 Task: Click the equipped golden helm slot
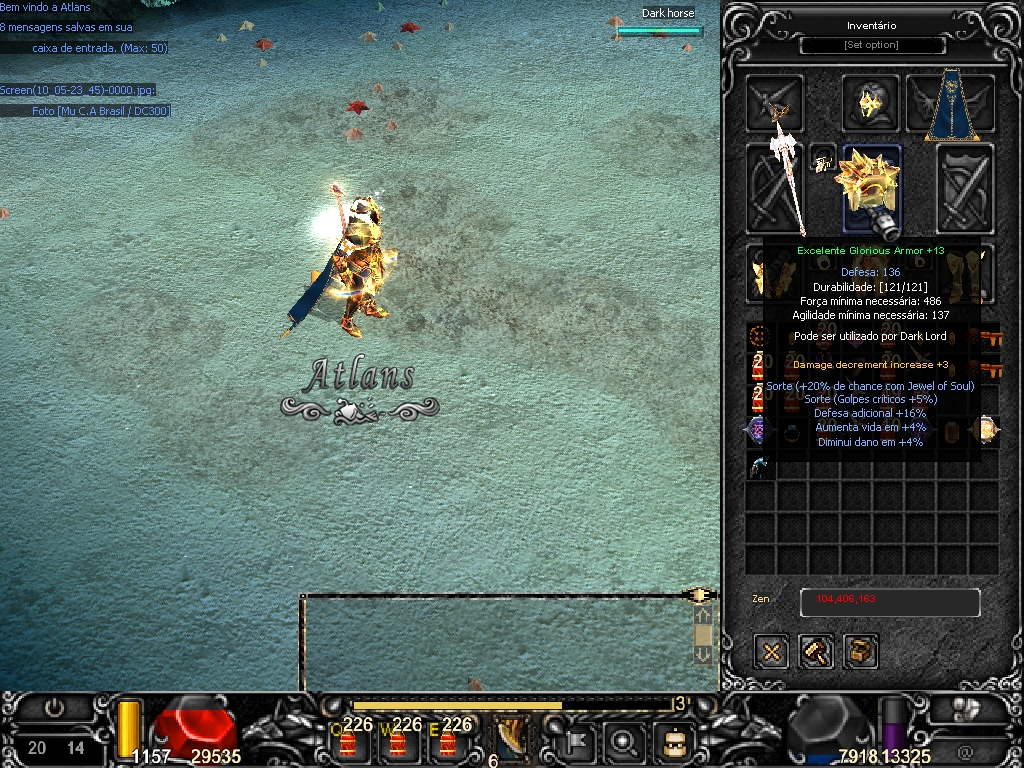pos(867,102)
